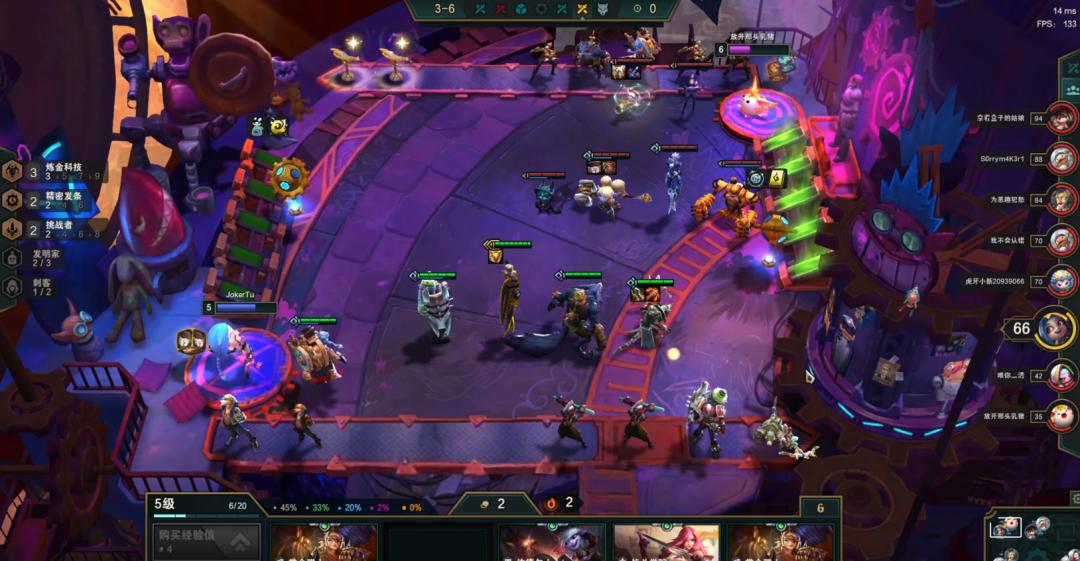Buy the pink-haired champion shop card

coord(666,543)
